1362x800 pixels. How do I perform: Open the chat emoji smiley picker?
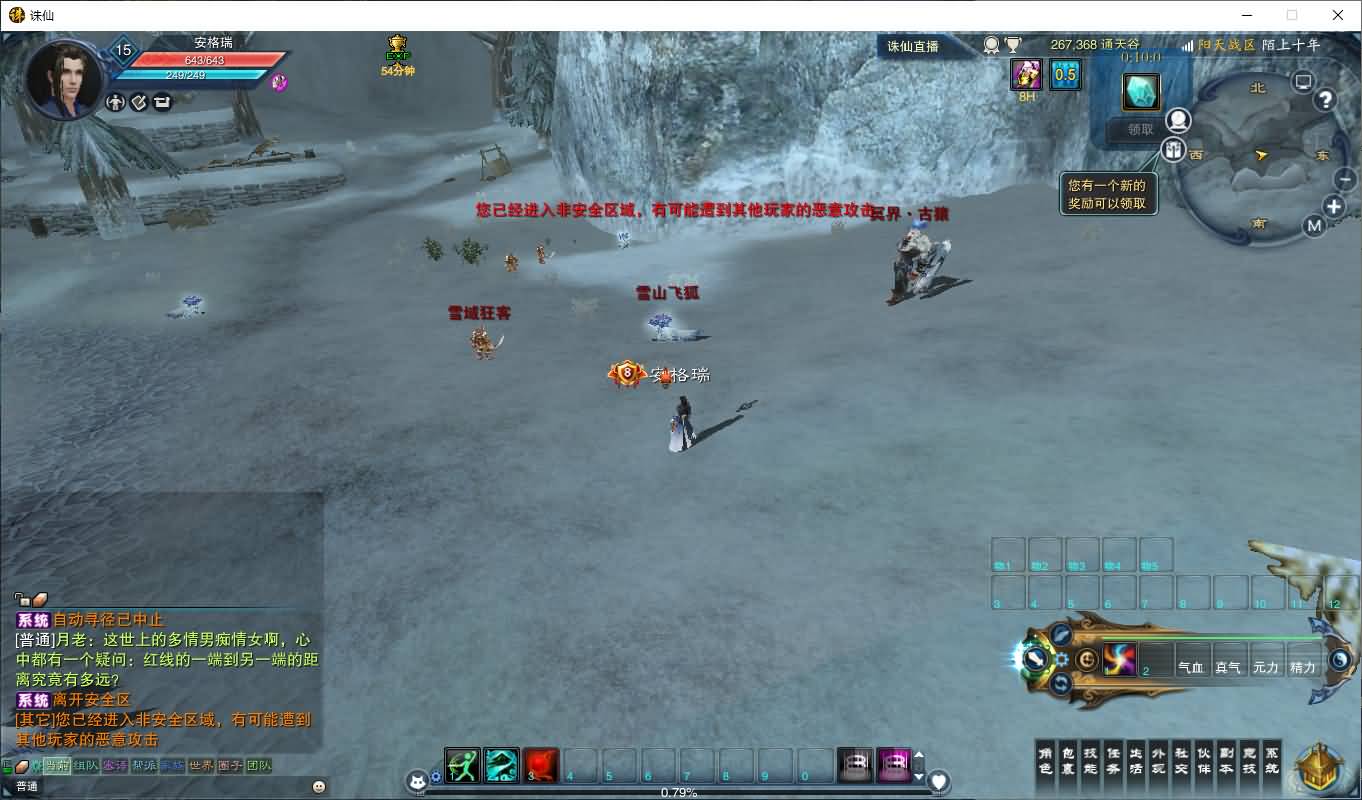[319, 786]
